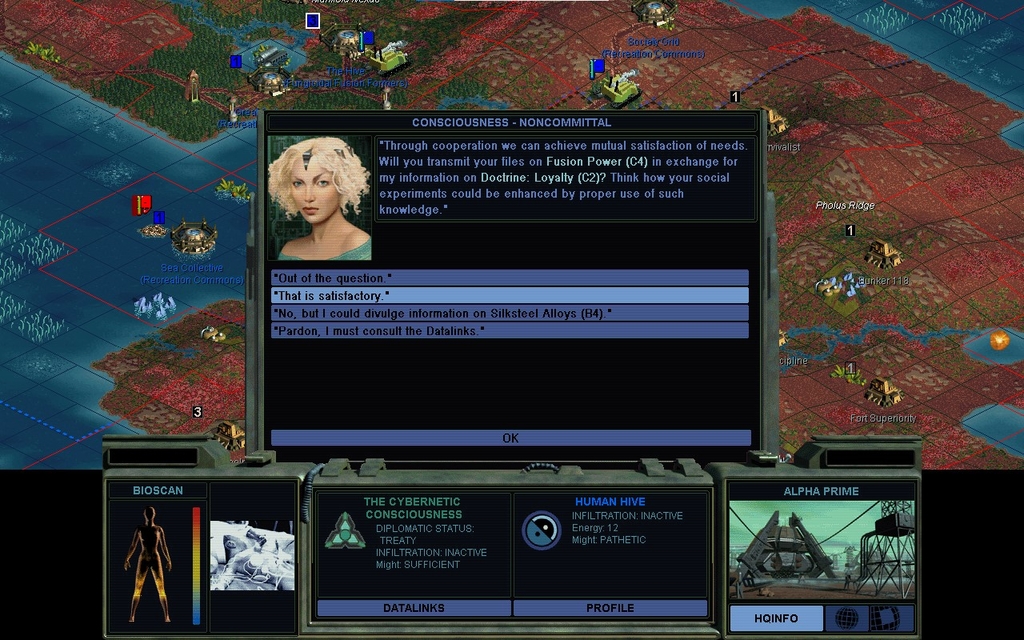Image resolution: width=1024 pixels, height=640 pixels.
Task: Reply "Out of the question."
Action: pyautogui.click(x=510, y=278)
